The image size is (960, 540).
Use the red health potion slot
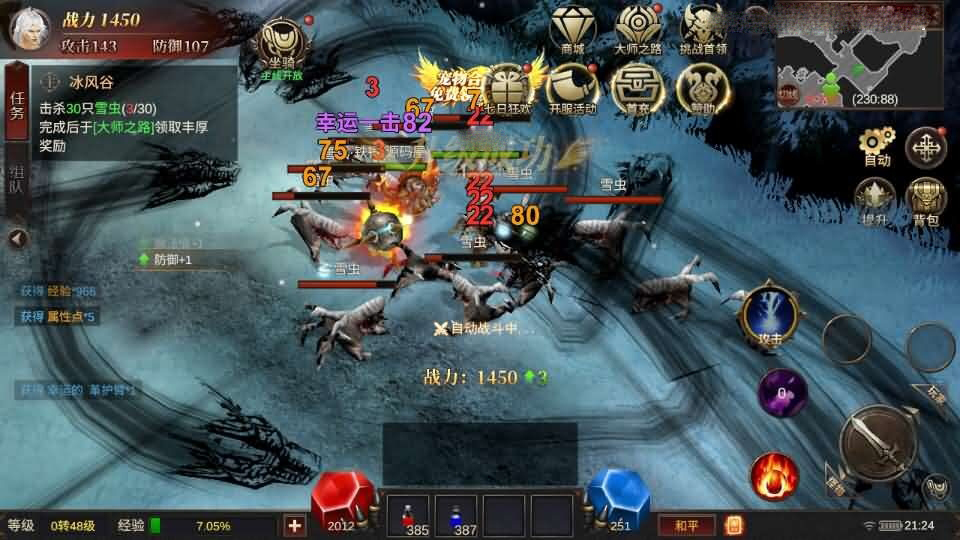tap(408, 516)
